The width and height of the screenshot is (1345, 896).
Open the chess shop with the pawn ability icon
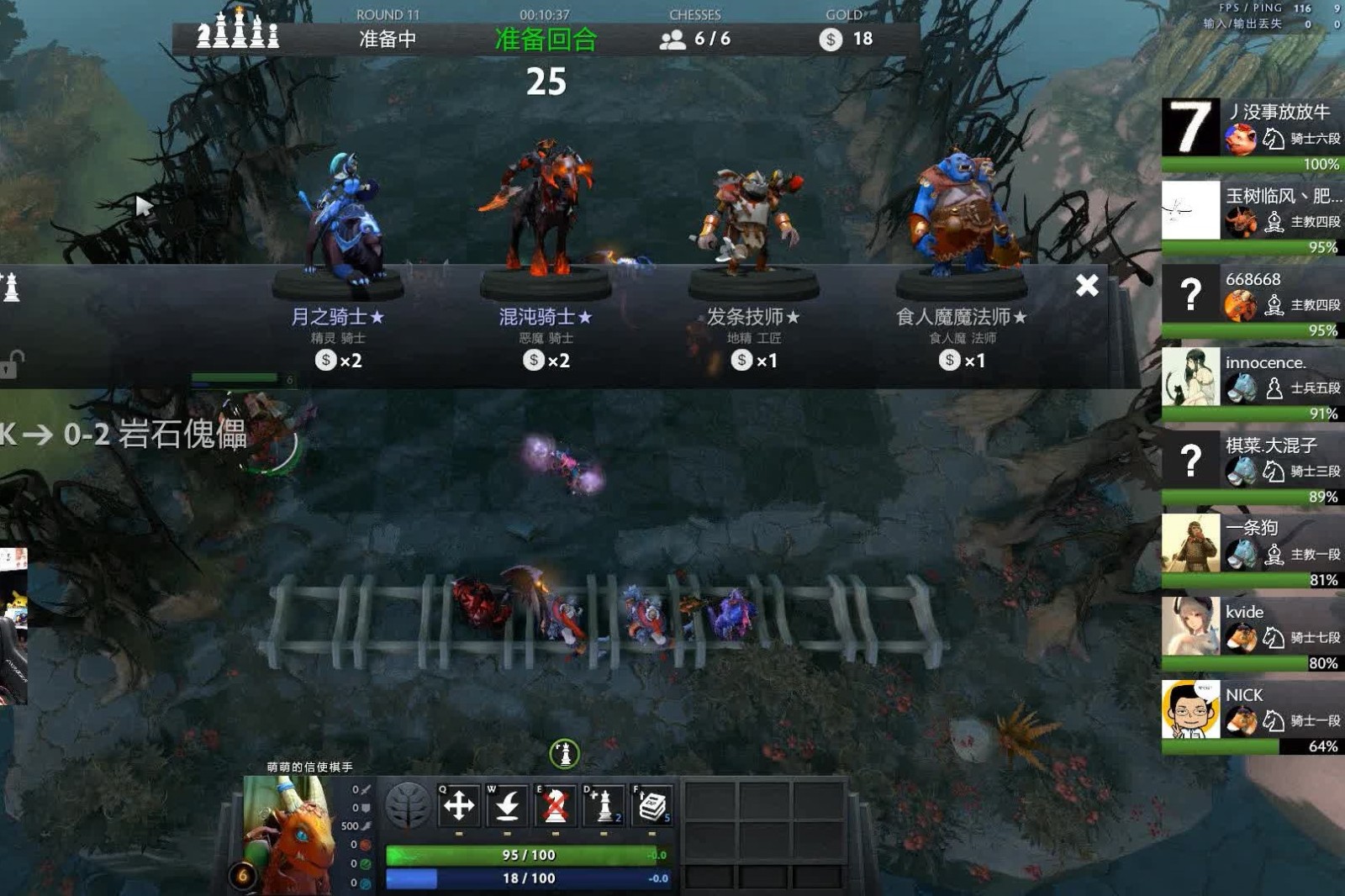[x=604, y=806]
